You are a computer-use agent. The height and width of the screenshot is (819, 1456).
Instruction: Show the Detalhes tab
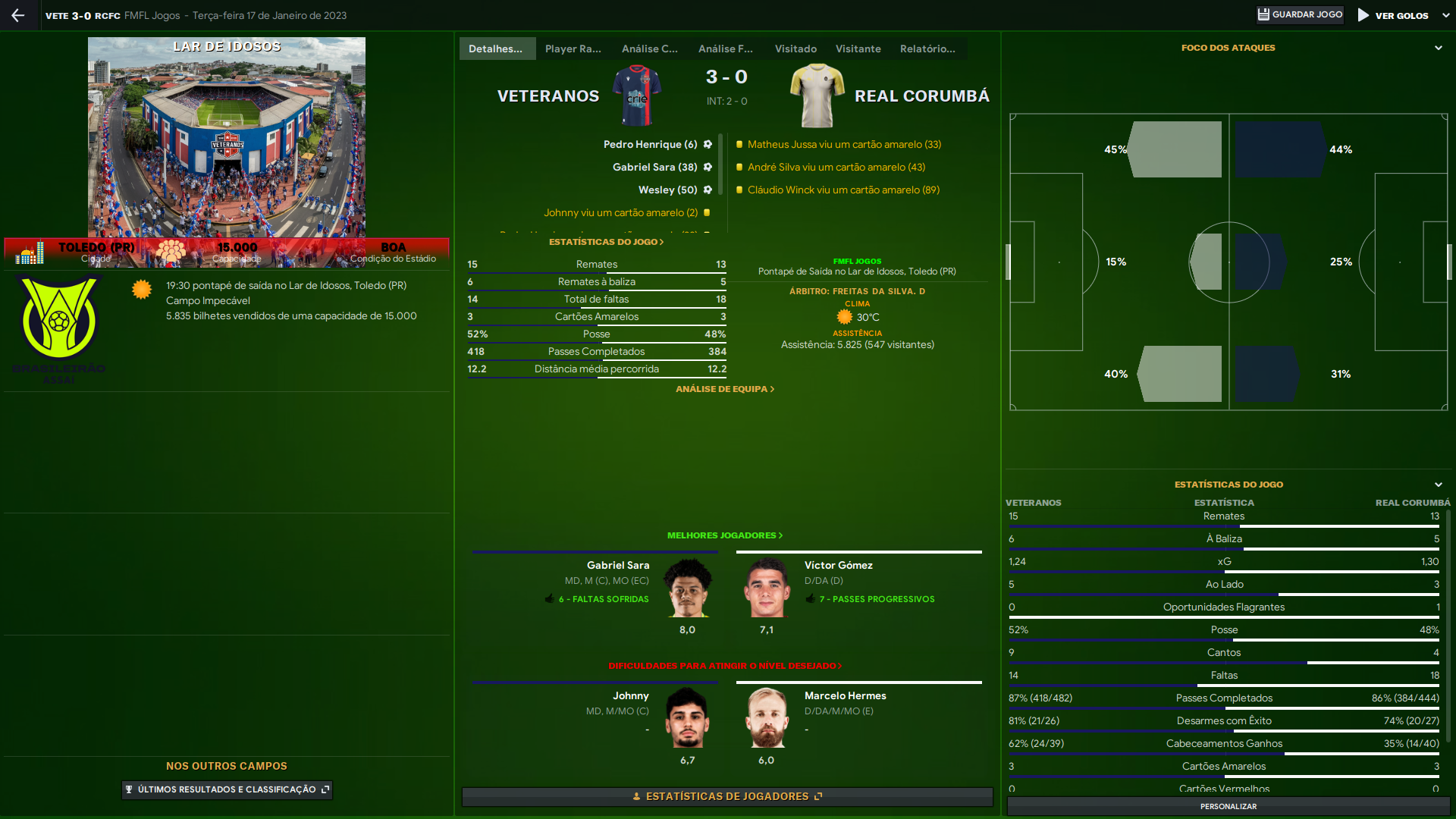coord(496,49)
